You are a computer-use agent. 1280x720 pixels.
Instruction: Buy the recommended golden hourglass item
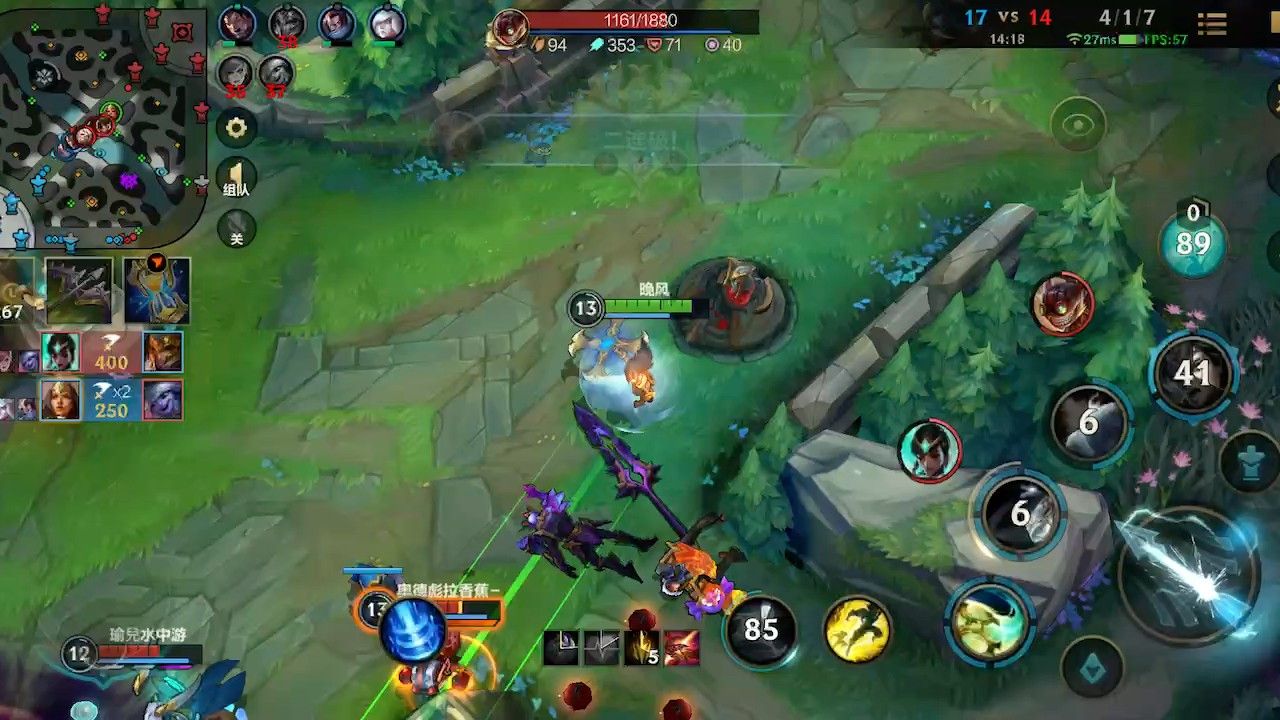(157, 291)
